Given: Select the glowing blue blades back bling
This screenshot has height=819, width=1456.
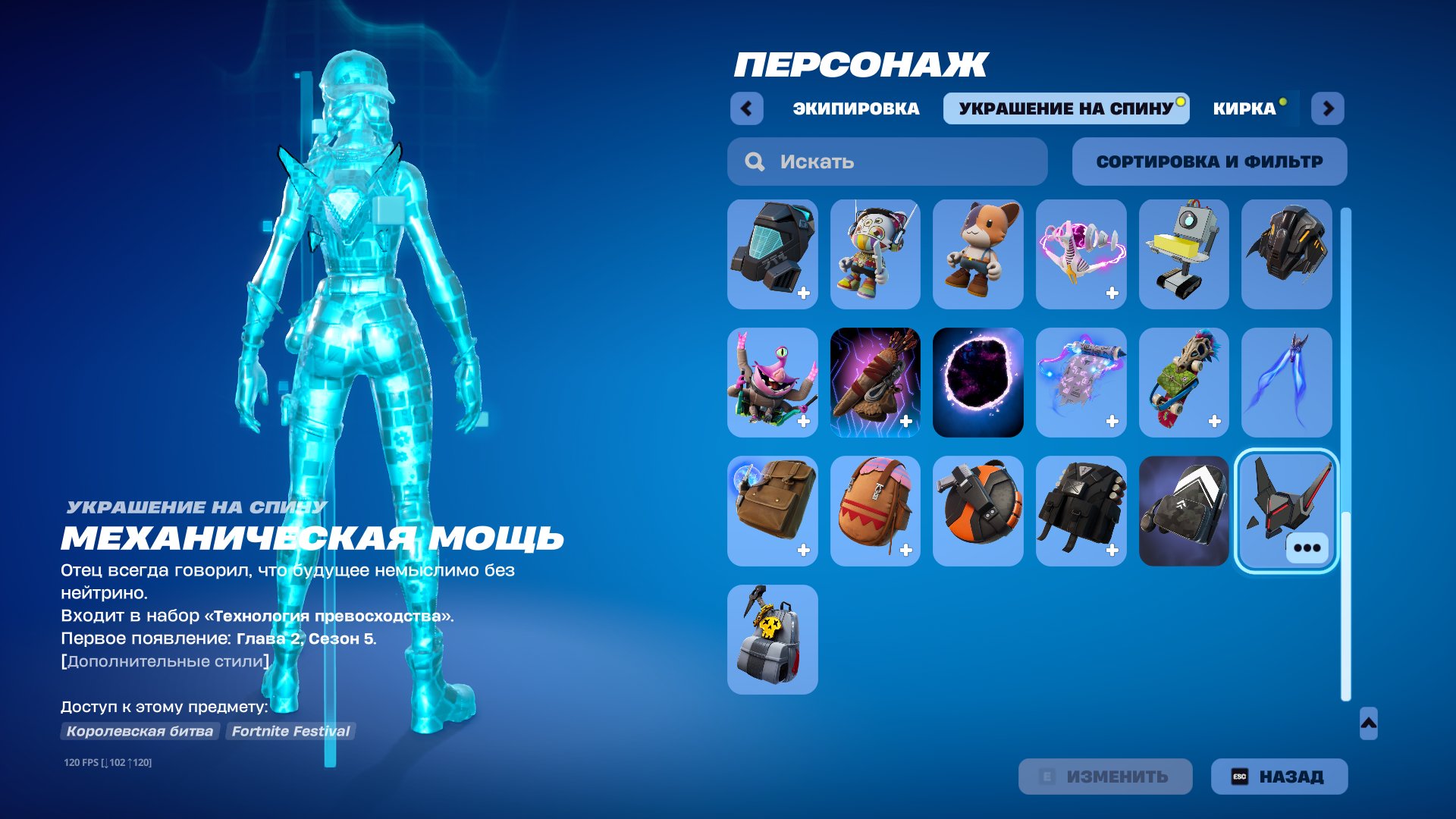Looking at the screenshot, I should pyautogui.click(x=1287, y=383).
